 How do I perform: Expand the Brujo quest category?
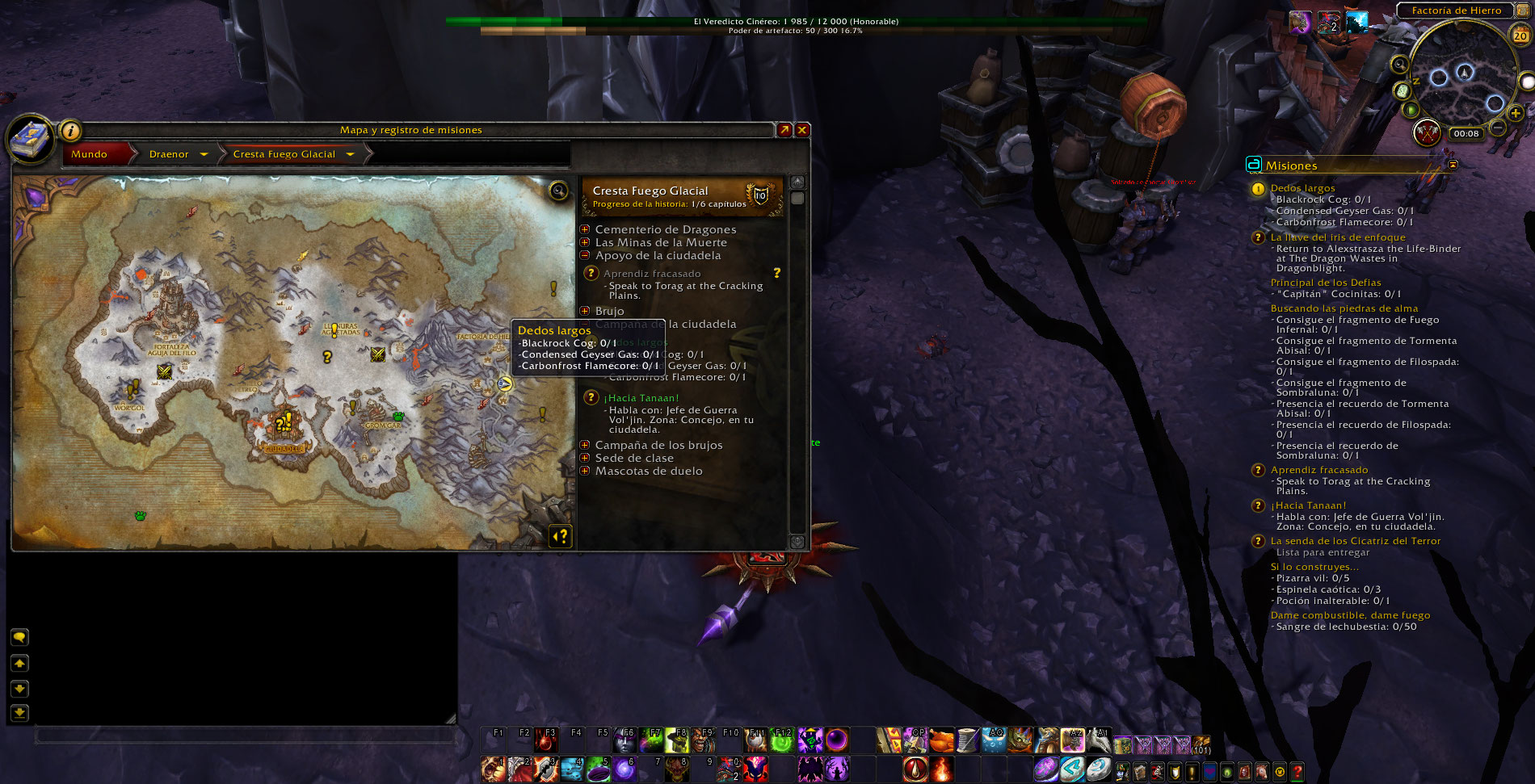[585, 311]
